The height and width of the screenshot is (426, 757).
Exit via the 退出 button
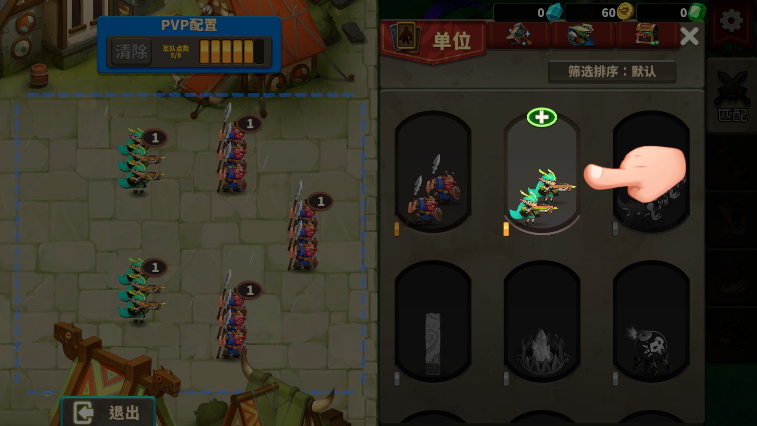click(108, 412)
